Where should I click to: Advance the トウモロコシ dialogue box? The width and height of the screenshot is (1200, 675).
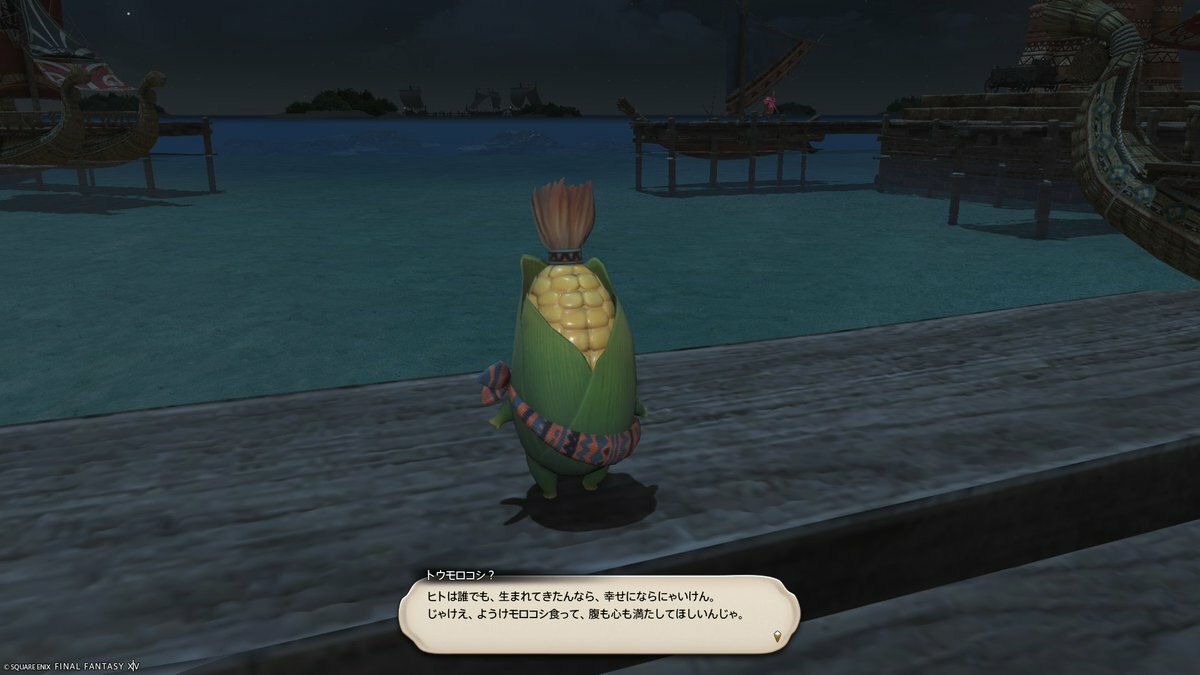pos(598,614)
